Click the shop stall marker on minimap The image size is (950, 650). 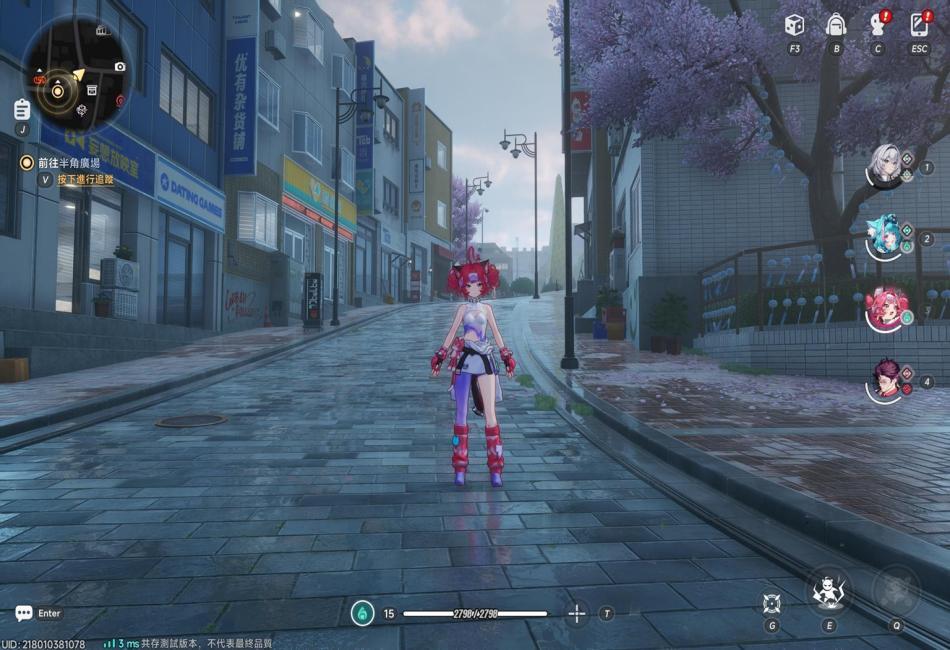(x=92, y=90)
